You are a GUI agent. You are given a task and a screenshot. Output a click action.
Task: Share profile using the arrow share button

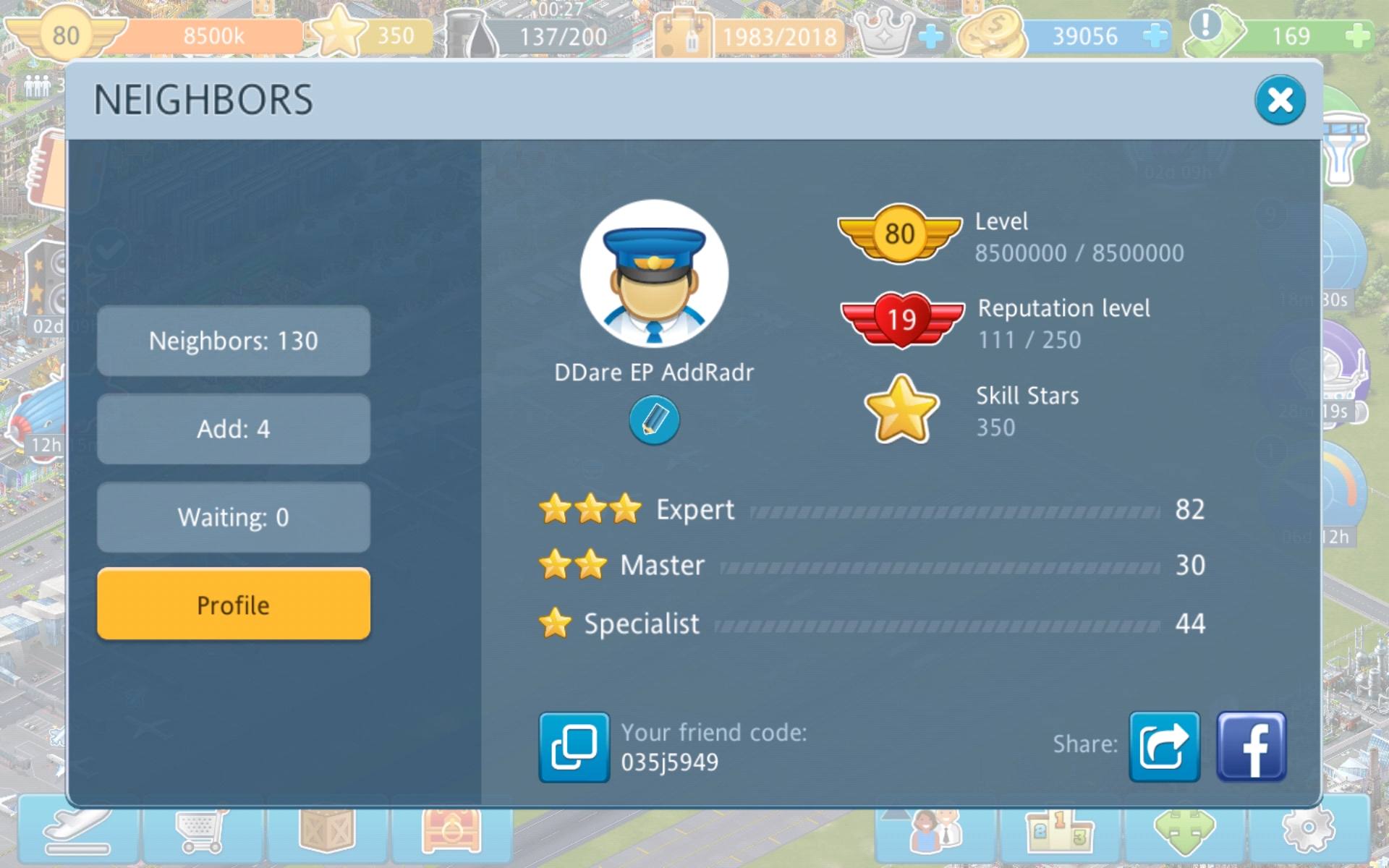click(1164, 746)
